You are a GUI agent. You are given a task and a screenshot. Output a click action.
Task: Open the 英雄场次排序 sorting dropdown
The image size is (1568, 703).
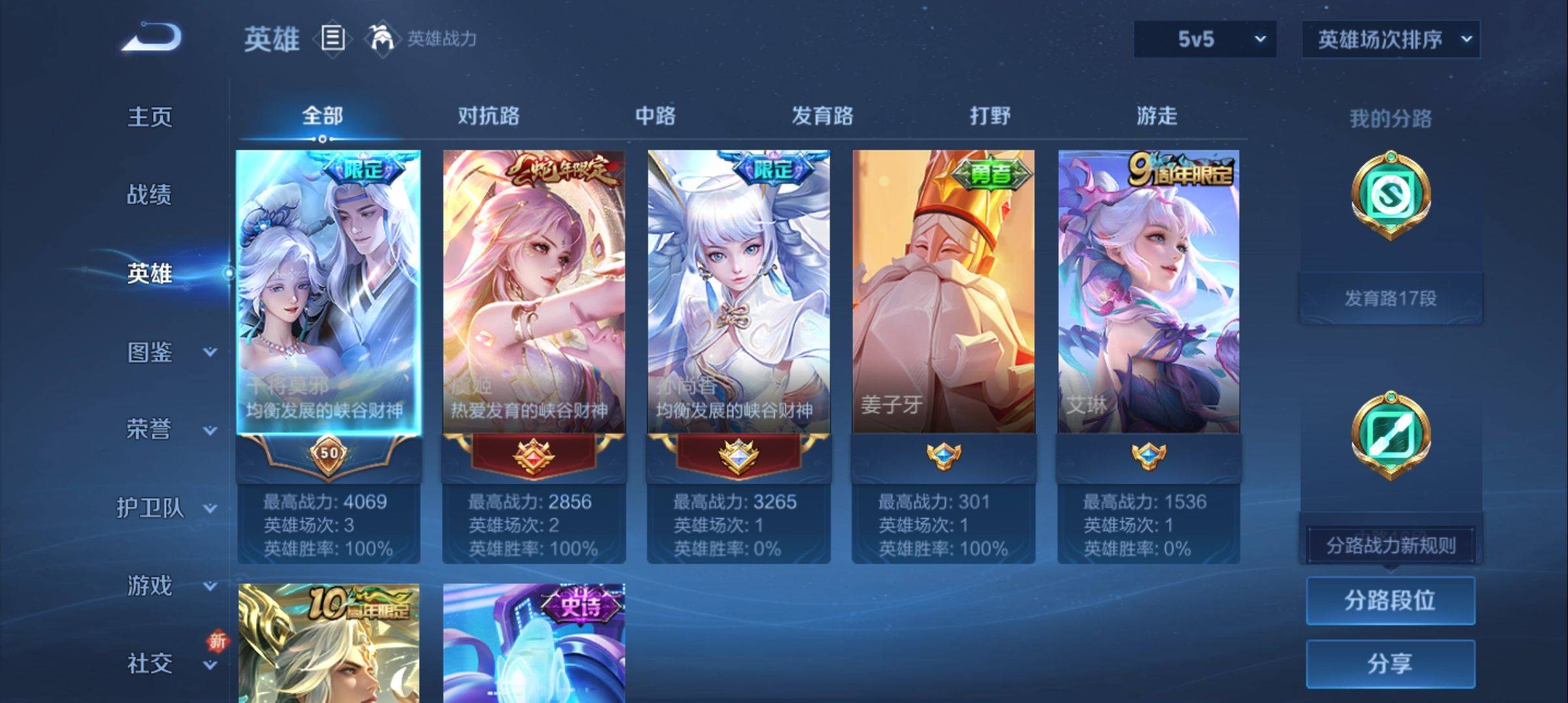1390,40
